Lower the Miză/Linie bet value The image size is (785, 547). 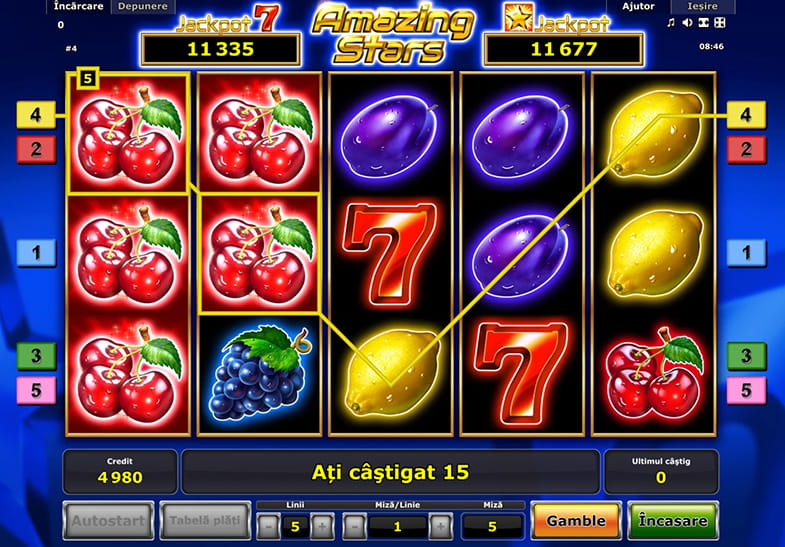pyautogui.click(x=354, y=525)
